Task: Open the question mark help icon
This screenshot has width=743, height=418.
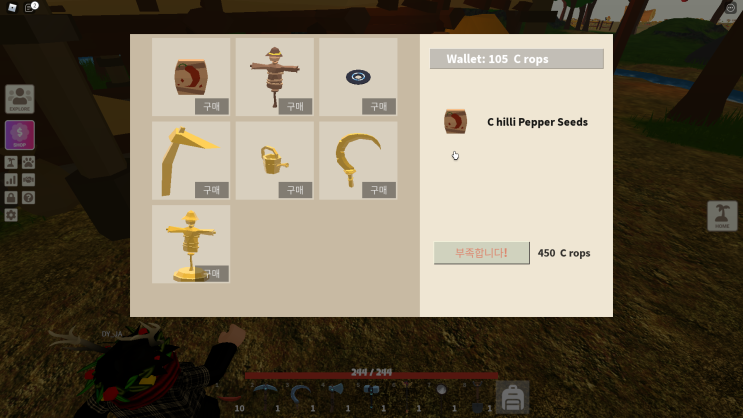Action: pos(28,197)
